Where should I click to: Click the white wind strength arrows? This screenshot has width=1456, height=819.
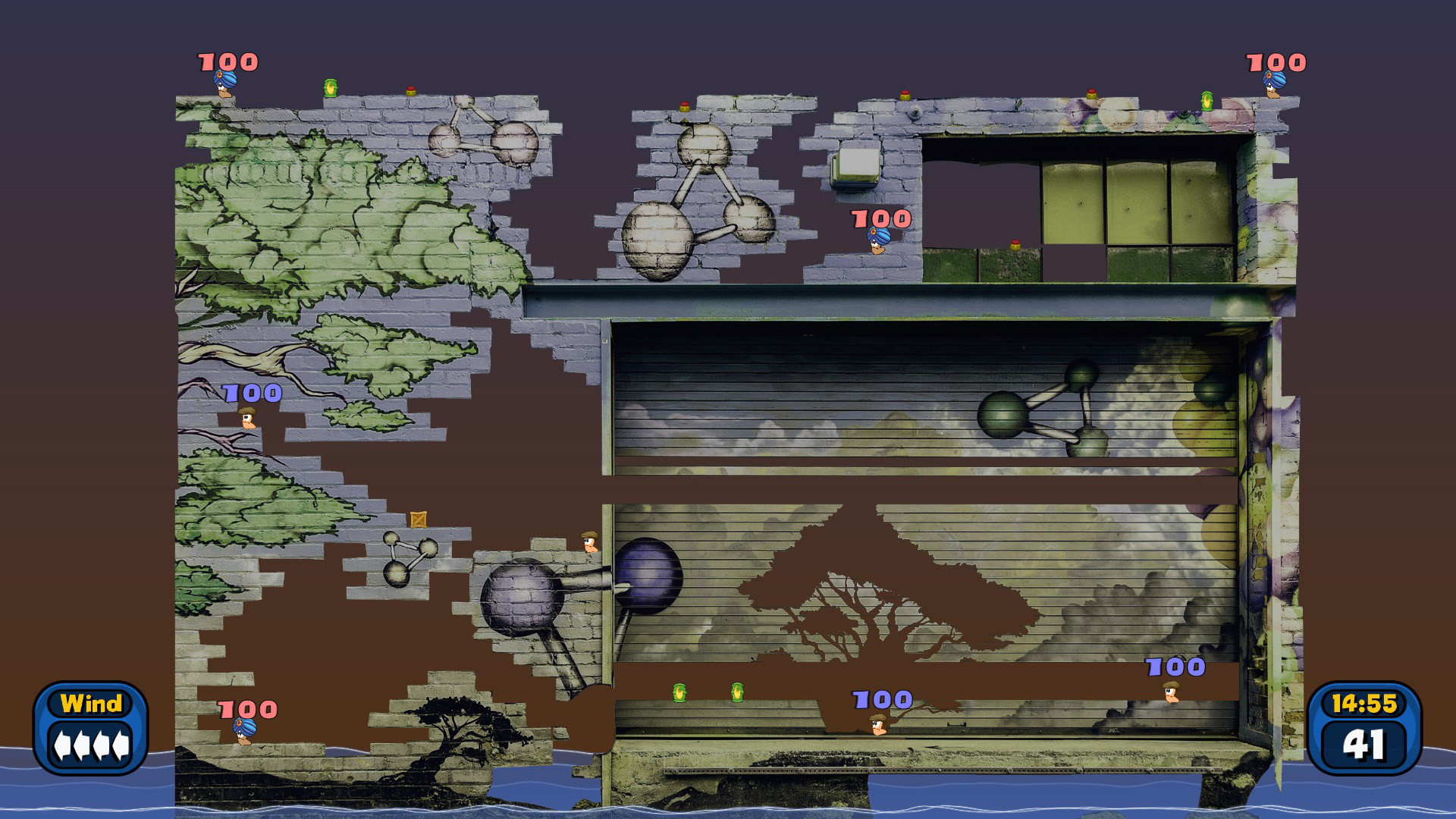coord(91,747)
